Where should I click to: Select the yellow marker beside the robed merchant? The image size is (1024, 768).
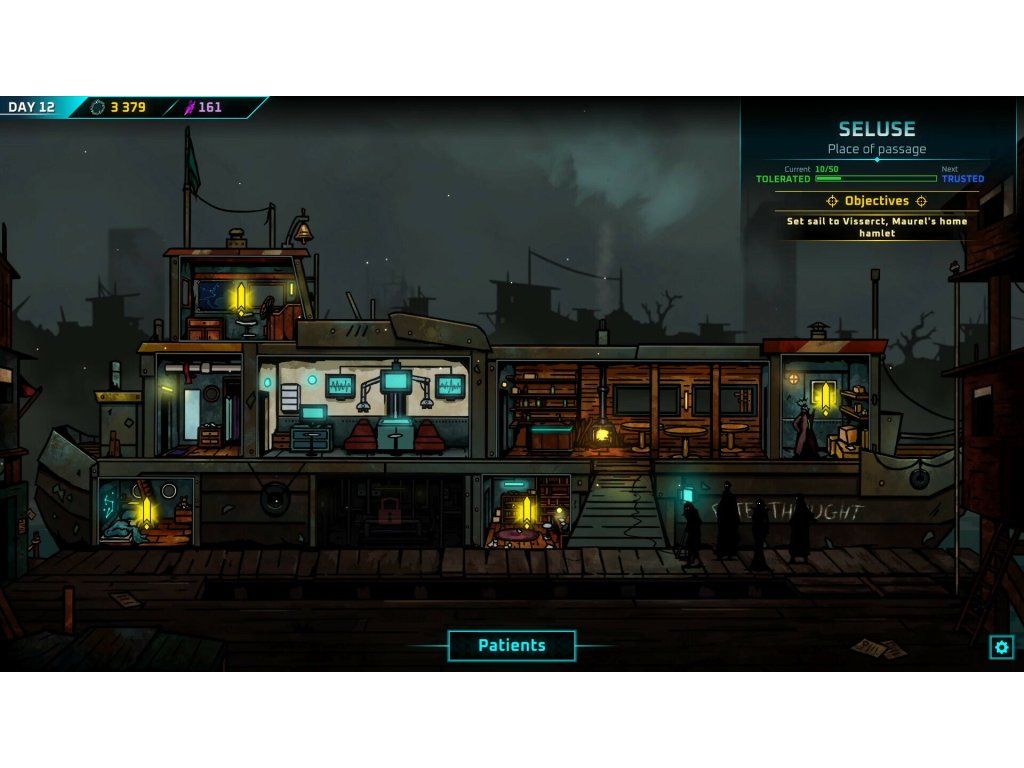pos(825,398)
